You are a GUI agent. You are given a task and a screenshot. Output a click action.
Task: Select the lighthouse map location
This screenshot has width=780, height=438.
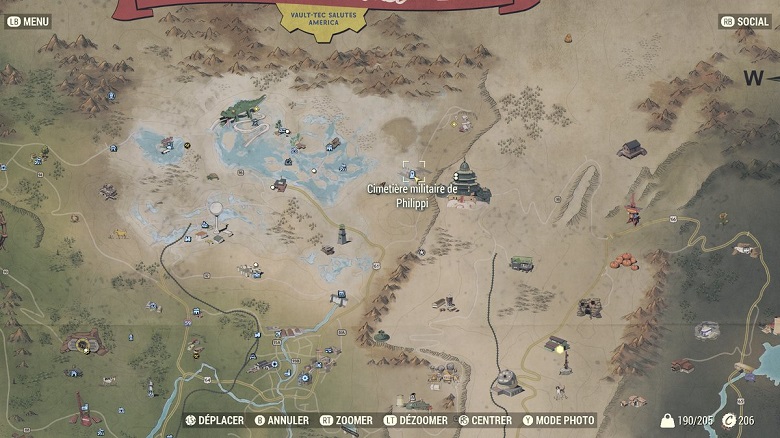[x=343, y=234]
